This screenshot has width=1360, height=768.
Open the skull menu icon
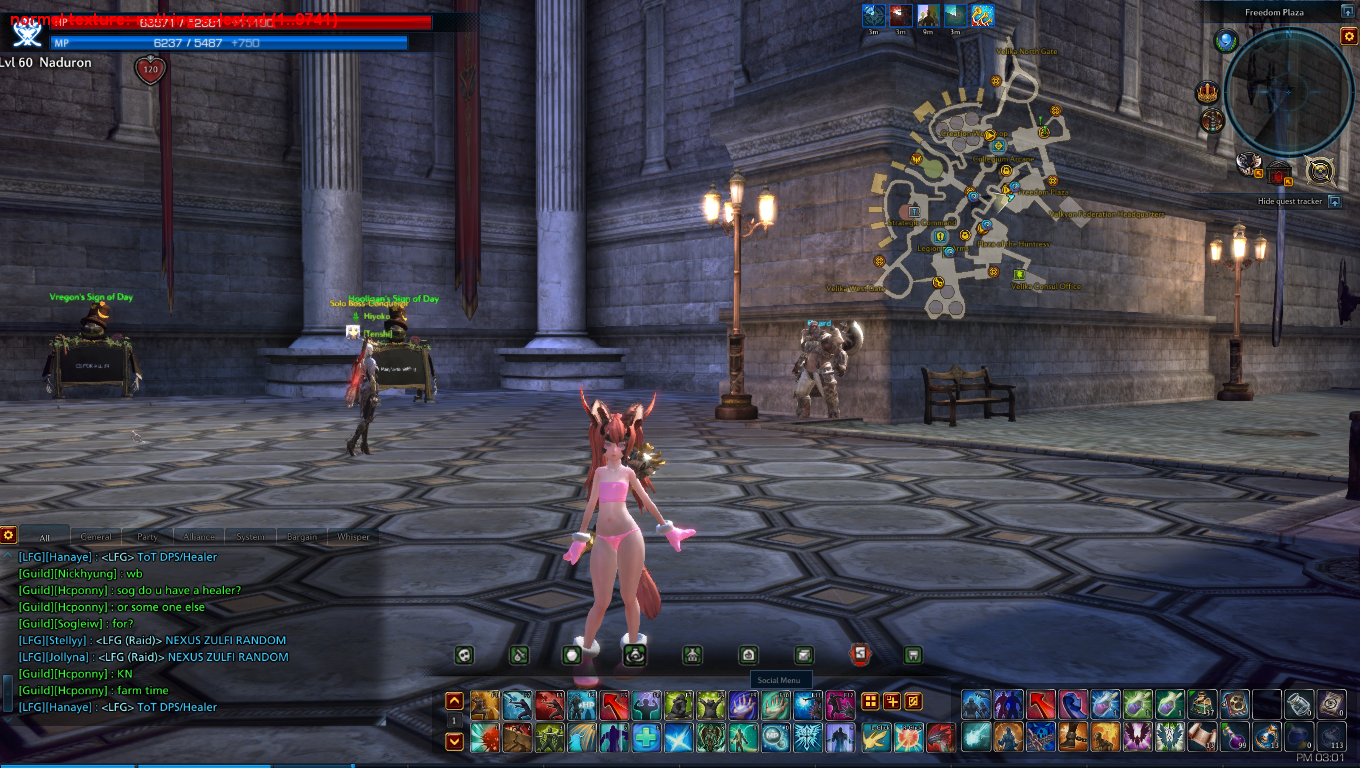[464, 655]
